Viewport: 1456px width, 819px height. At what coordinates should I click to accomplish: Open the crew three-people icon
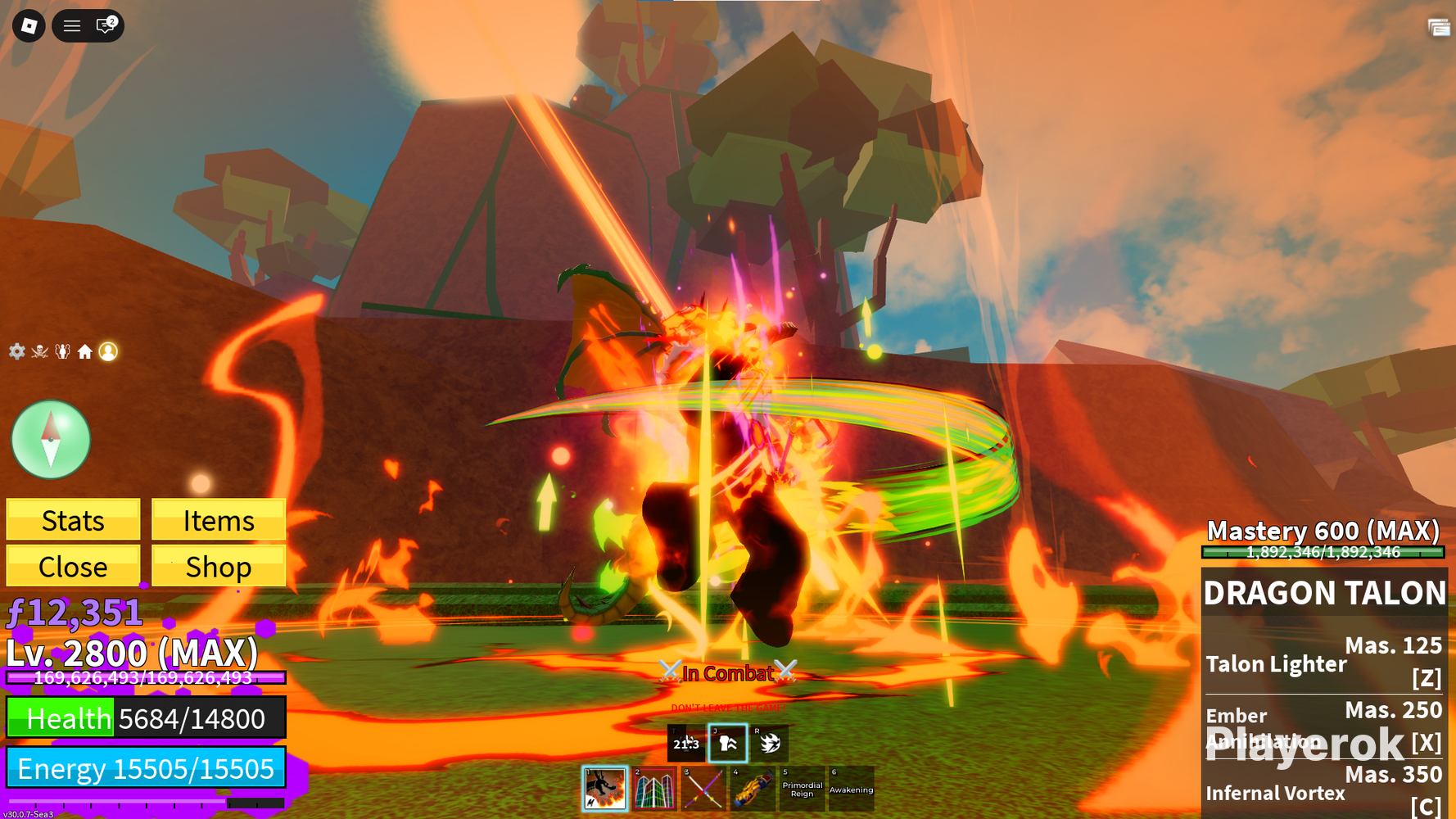[x=62, y=351]
